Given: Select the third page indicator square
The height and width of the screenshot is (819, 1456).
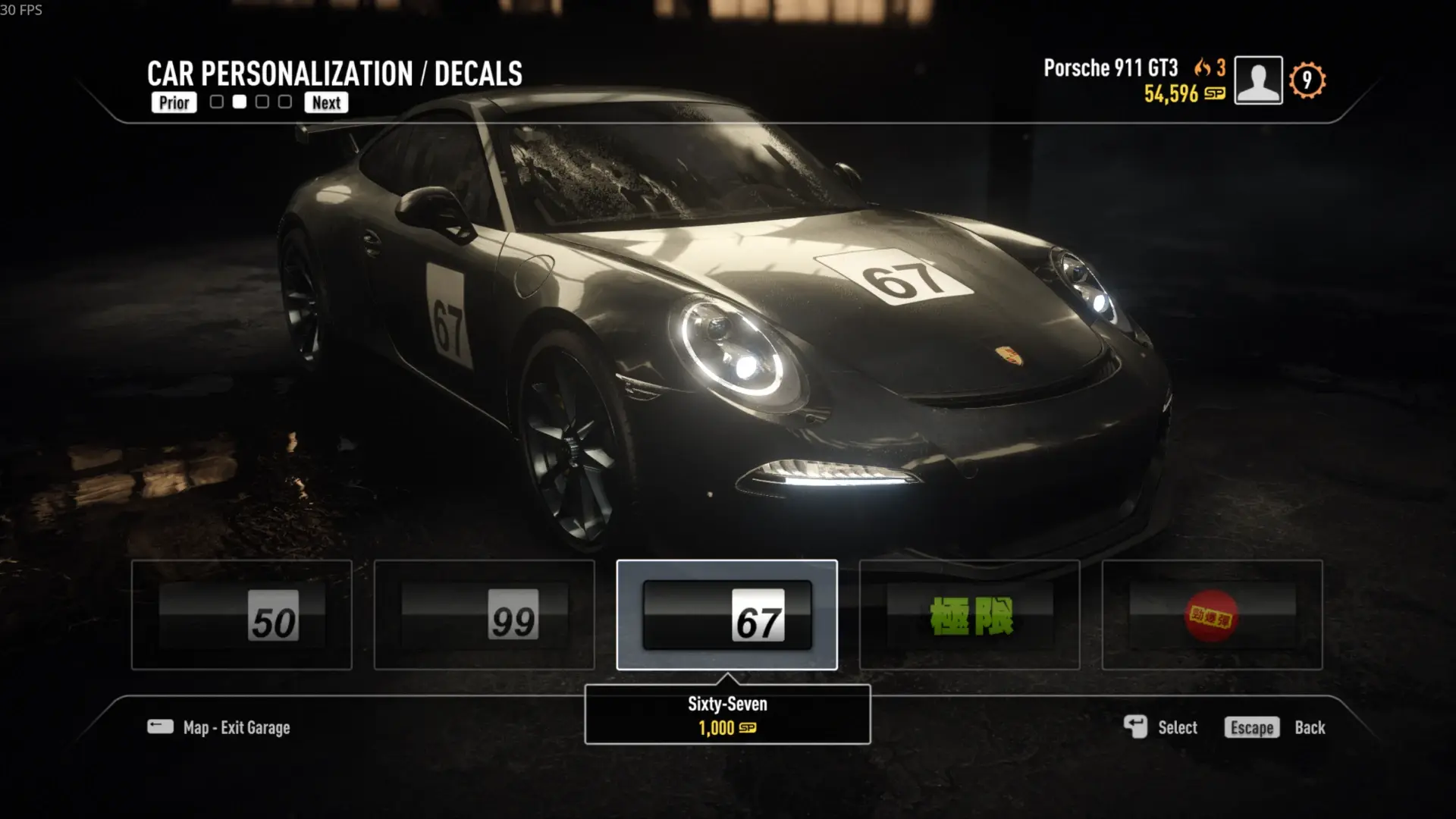Looking at the screenshot, I should (262, 99).
